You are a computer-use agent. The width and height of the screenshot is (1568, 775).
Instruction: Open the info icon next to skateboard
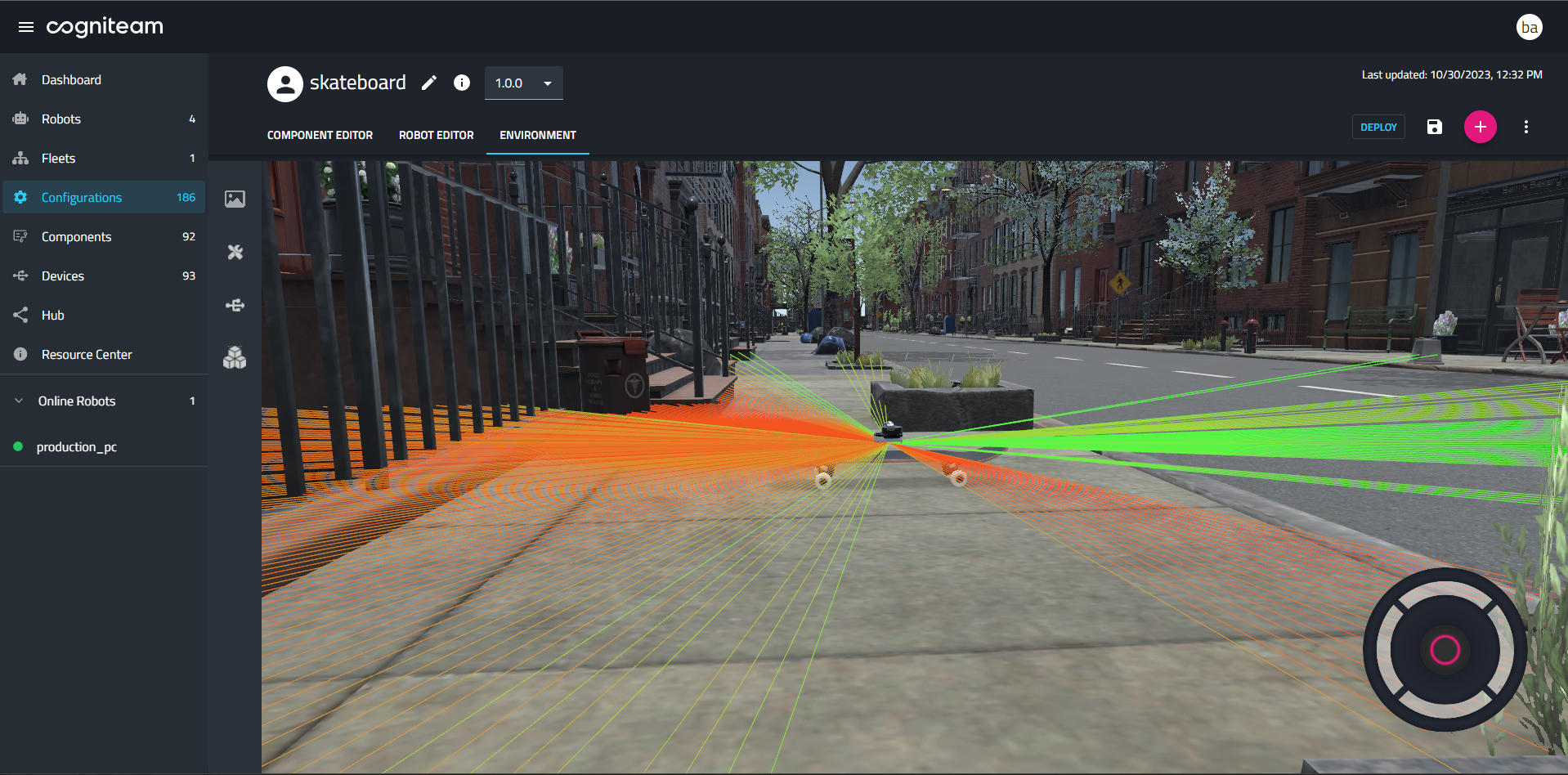[x=461, y=83]
